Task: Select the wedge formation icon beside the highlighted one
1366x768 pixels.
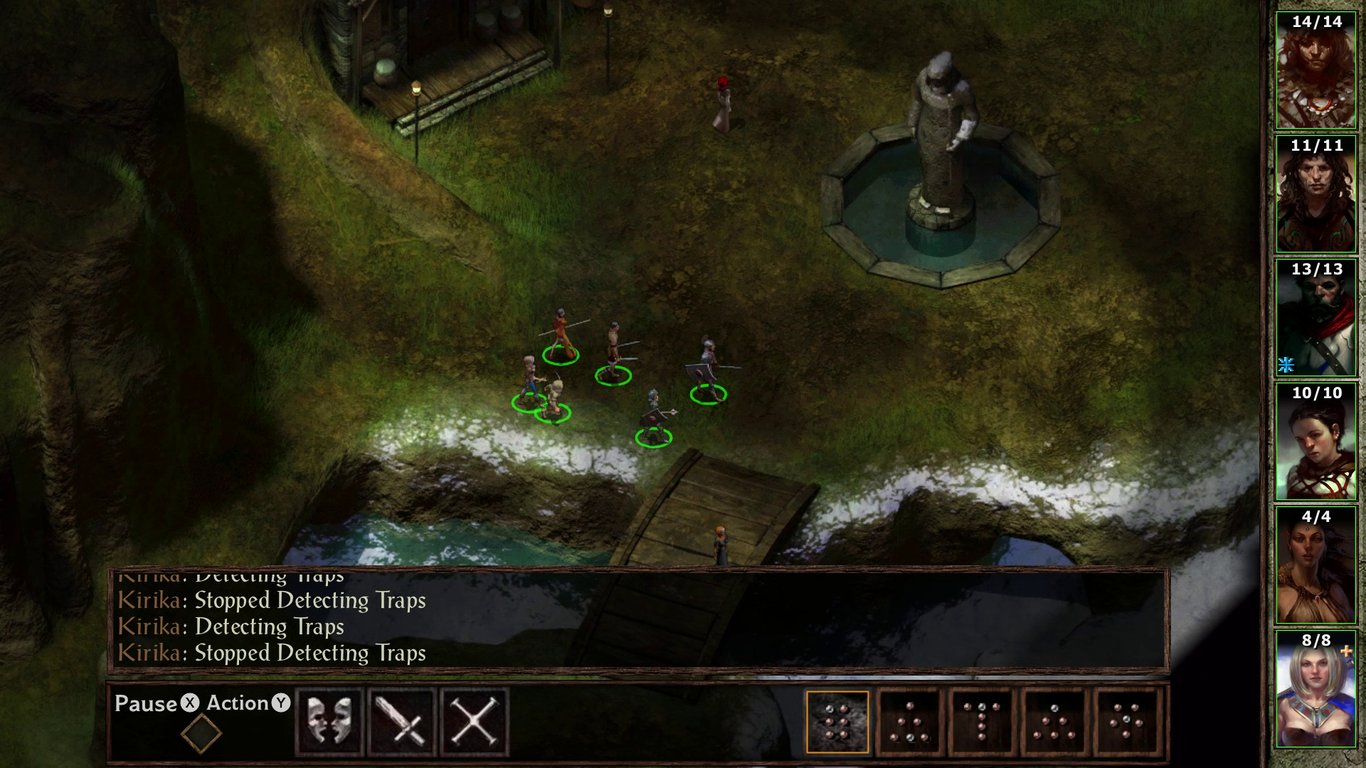Action: tap(911, 720)
